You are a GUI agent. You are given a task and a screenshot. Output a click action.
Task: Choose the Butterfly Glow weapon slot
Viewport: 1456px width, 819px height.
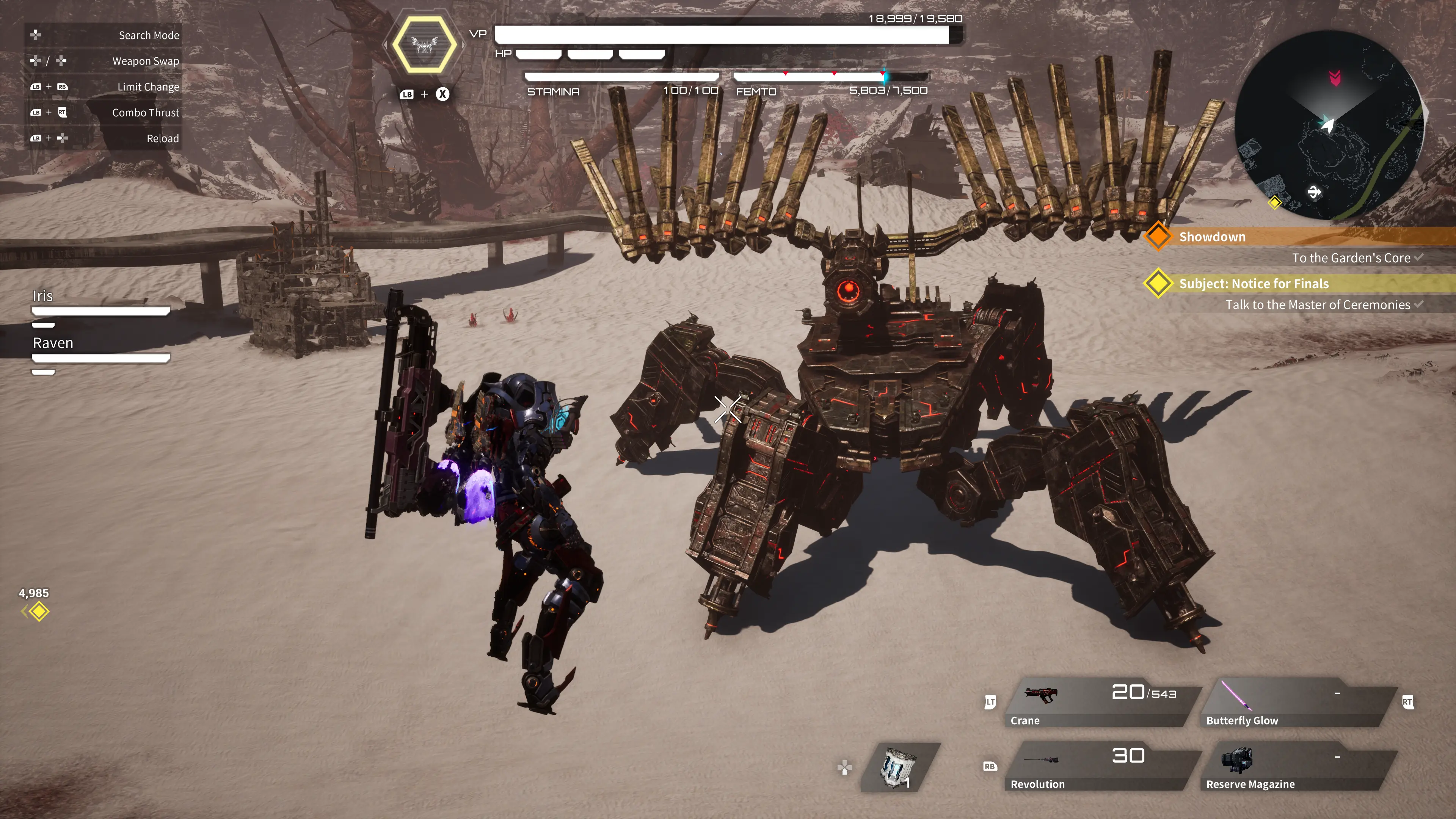click(x=1297, y=703)
